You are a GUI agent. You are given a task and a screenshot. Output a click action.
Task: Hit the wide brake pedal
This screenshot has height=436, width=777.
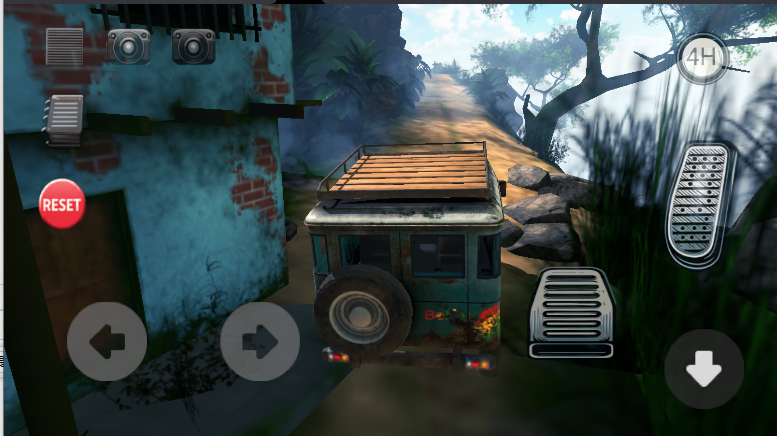(570, 313)
